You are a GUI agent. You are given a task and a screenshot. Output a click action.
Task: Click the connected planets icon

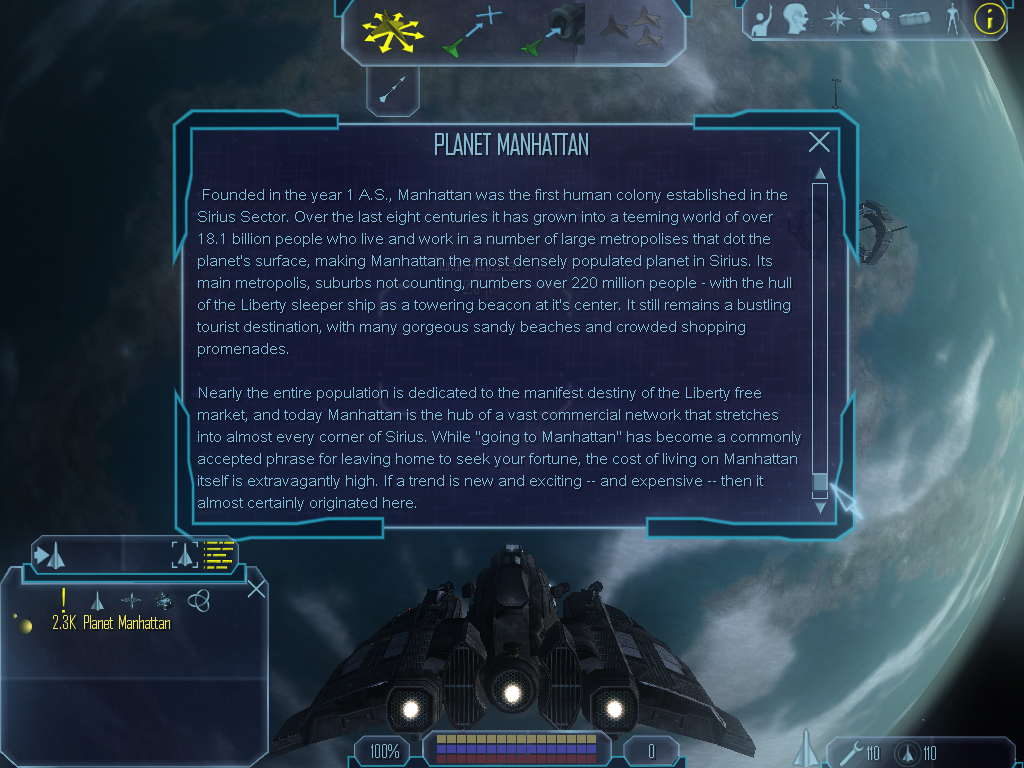click(x=876, y=18)
